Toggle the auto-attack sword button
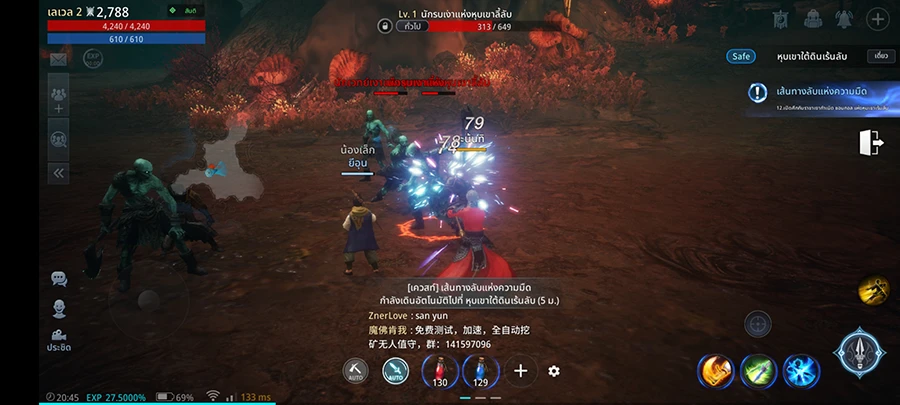The width and height of the screenshot is (900, 405). (x=395, y=372)
